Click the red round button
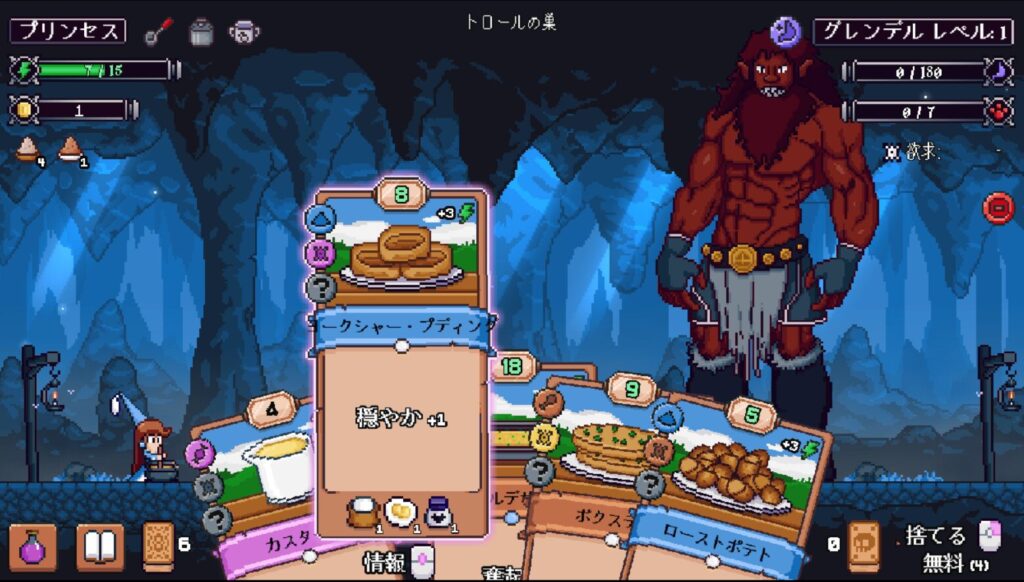Screen dimensions: 1024x582 coord(998,208)
